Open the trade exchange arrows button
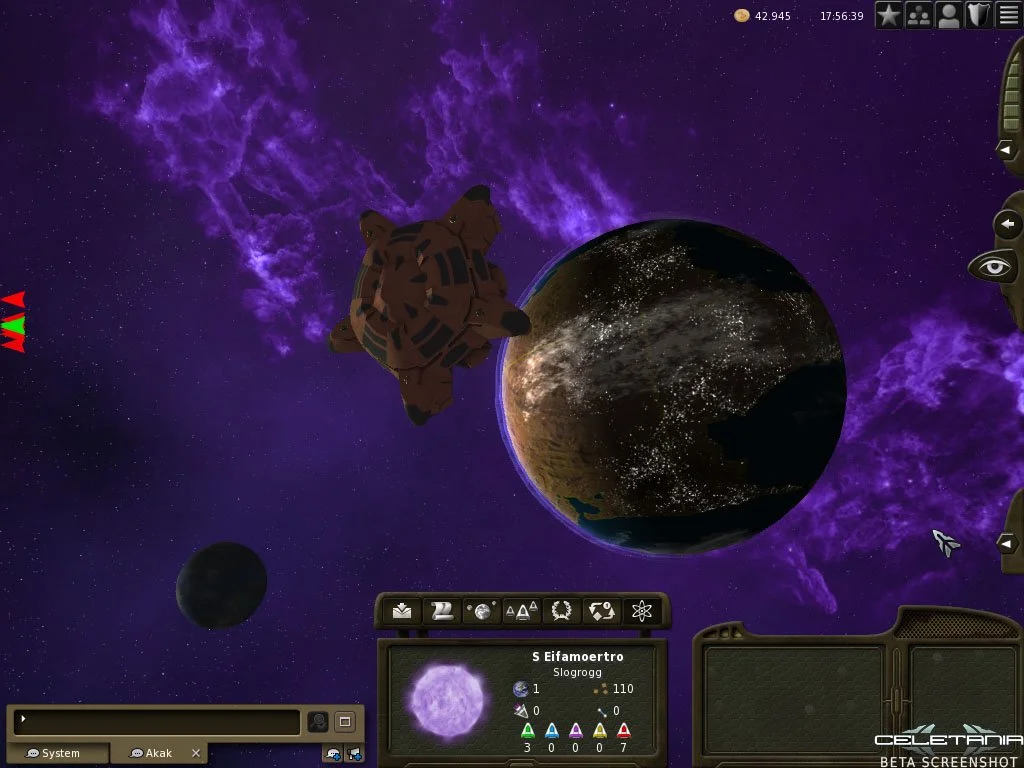The image size is (1024, 768). pyautogui.click(x=601, y=611)
